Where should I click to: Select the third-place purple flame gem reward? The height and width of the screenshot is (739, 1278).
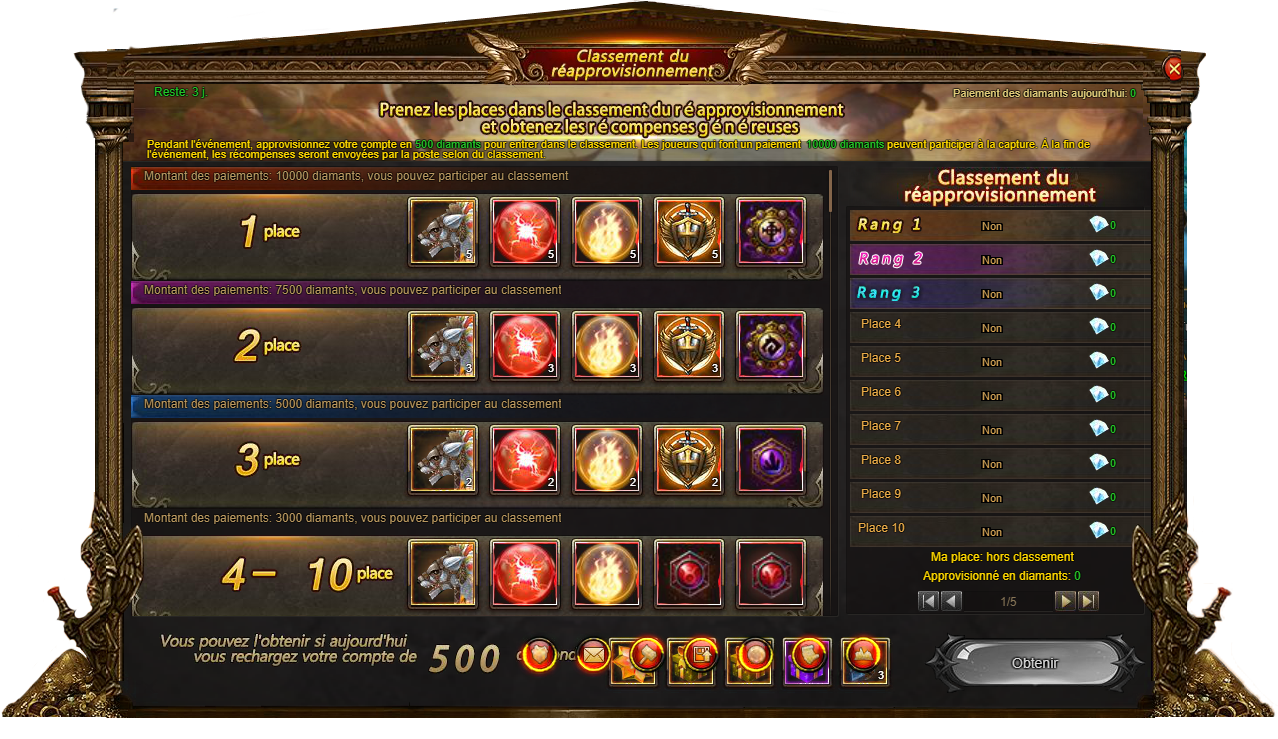click(x=770, y=459)
